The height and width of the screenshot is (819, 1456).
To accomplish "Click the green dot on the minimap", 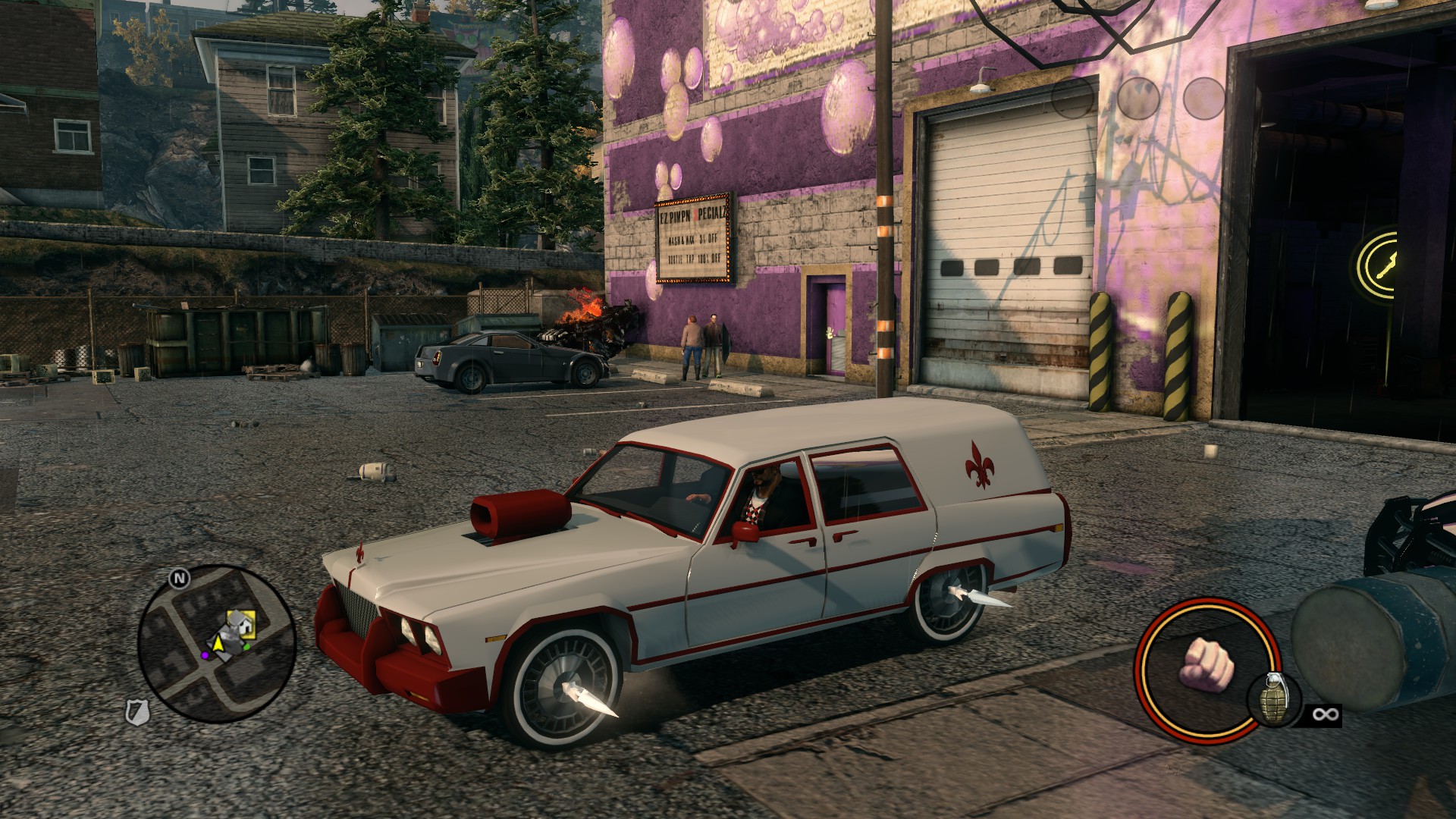I will pyautogui.click(x=247, y=648).
